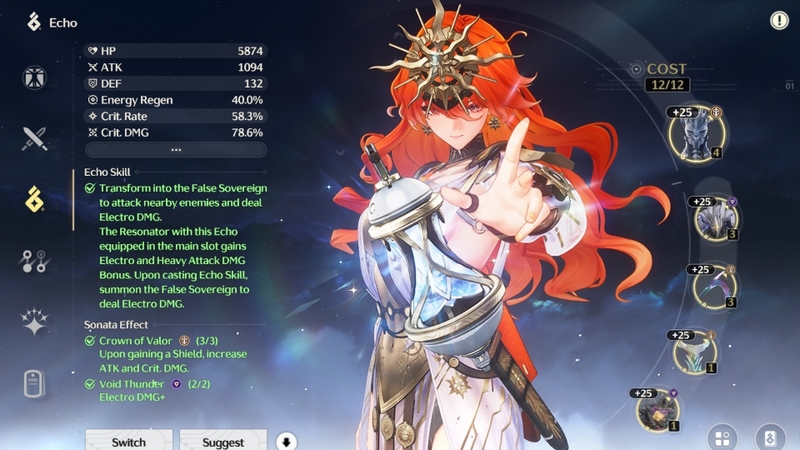Open the connected nodes skill tab
Image resolution: width=800 pixels, height=450 pixels.
coord(35,261)
